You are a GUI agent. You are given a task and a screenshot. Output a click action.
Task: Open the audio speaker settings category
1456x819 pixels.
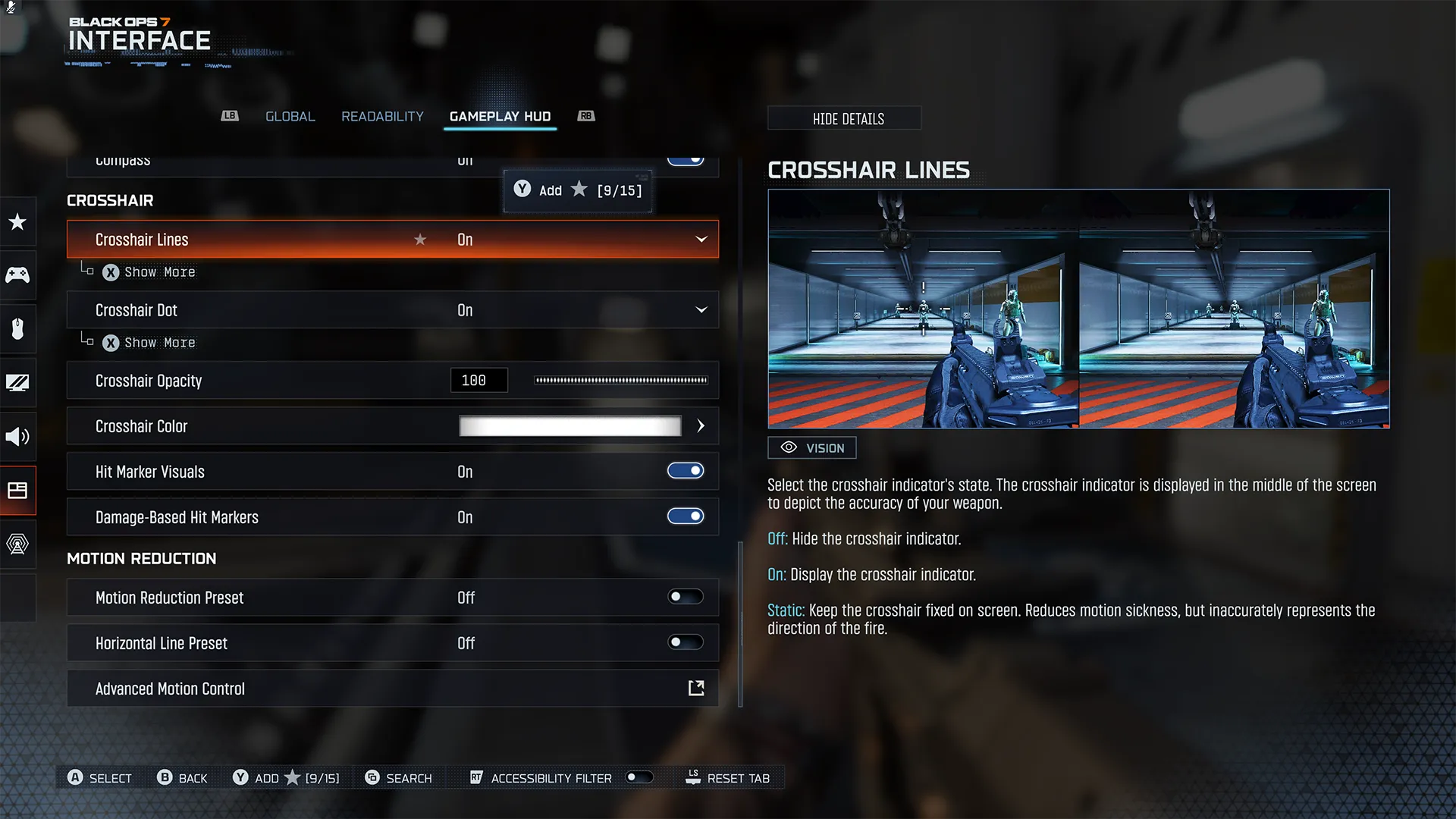17,436
